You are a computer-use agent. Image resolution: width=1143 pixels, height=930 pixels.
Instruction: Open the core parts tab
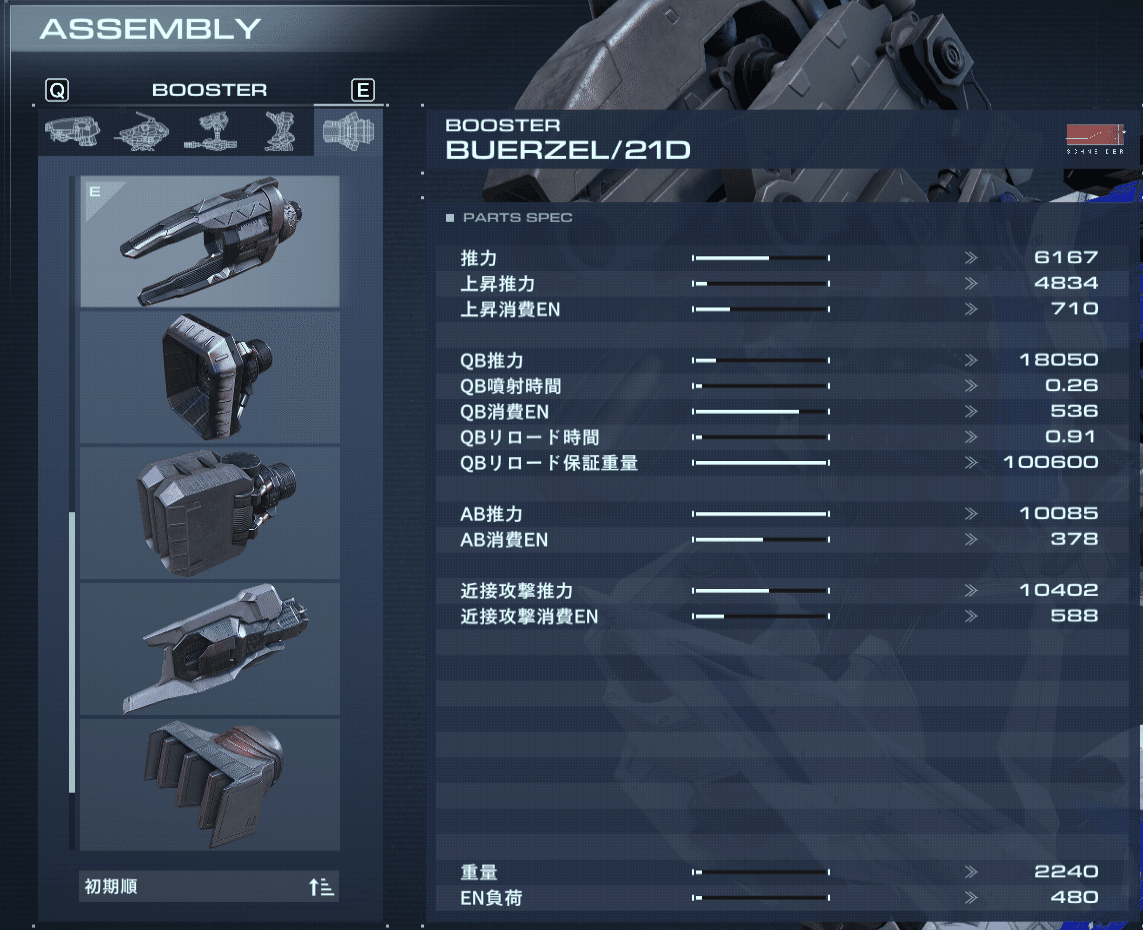point(141,130)
